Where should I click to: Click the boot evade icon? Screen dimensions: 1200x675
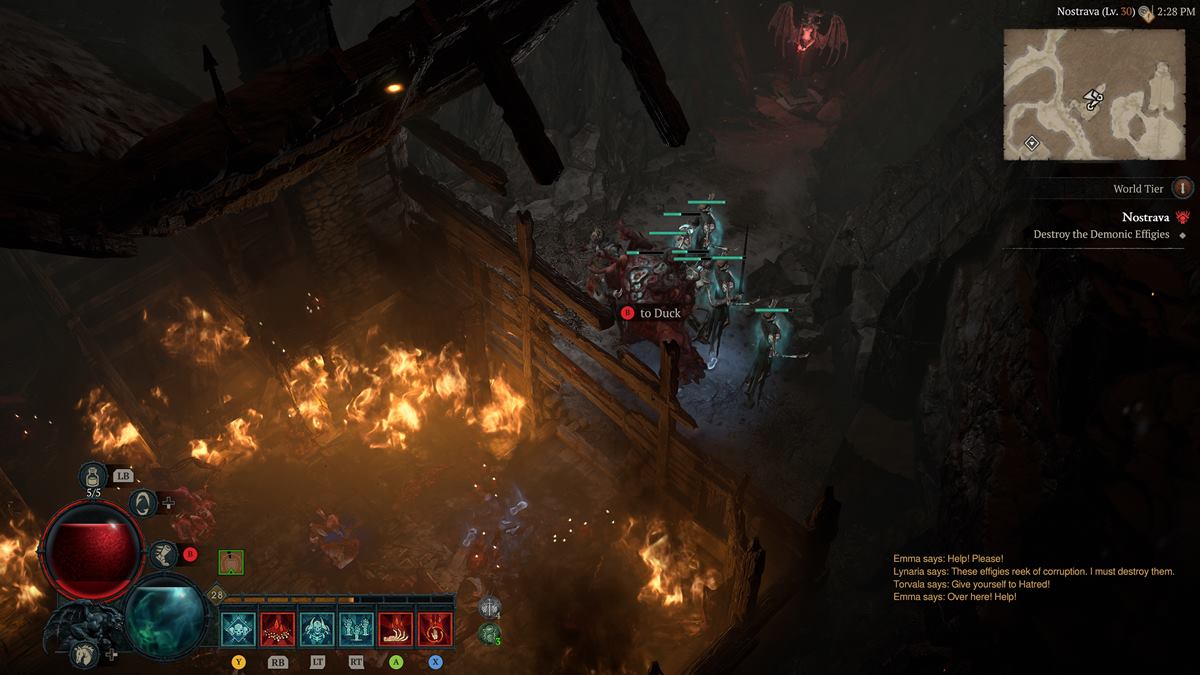coord(162,553)
